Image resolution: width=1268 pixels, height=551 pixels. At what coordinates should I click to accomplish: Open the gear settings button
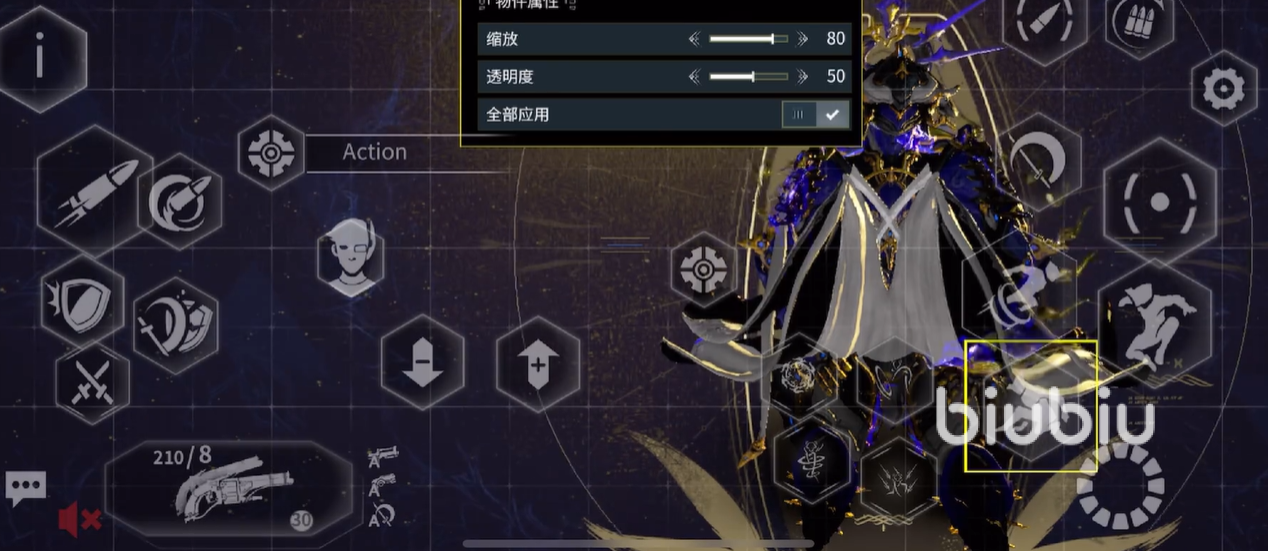click(1222, 90)
